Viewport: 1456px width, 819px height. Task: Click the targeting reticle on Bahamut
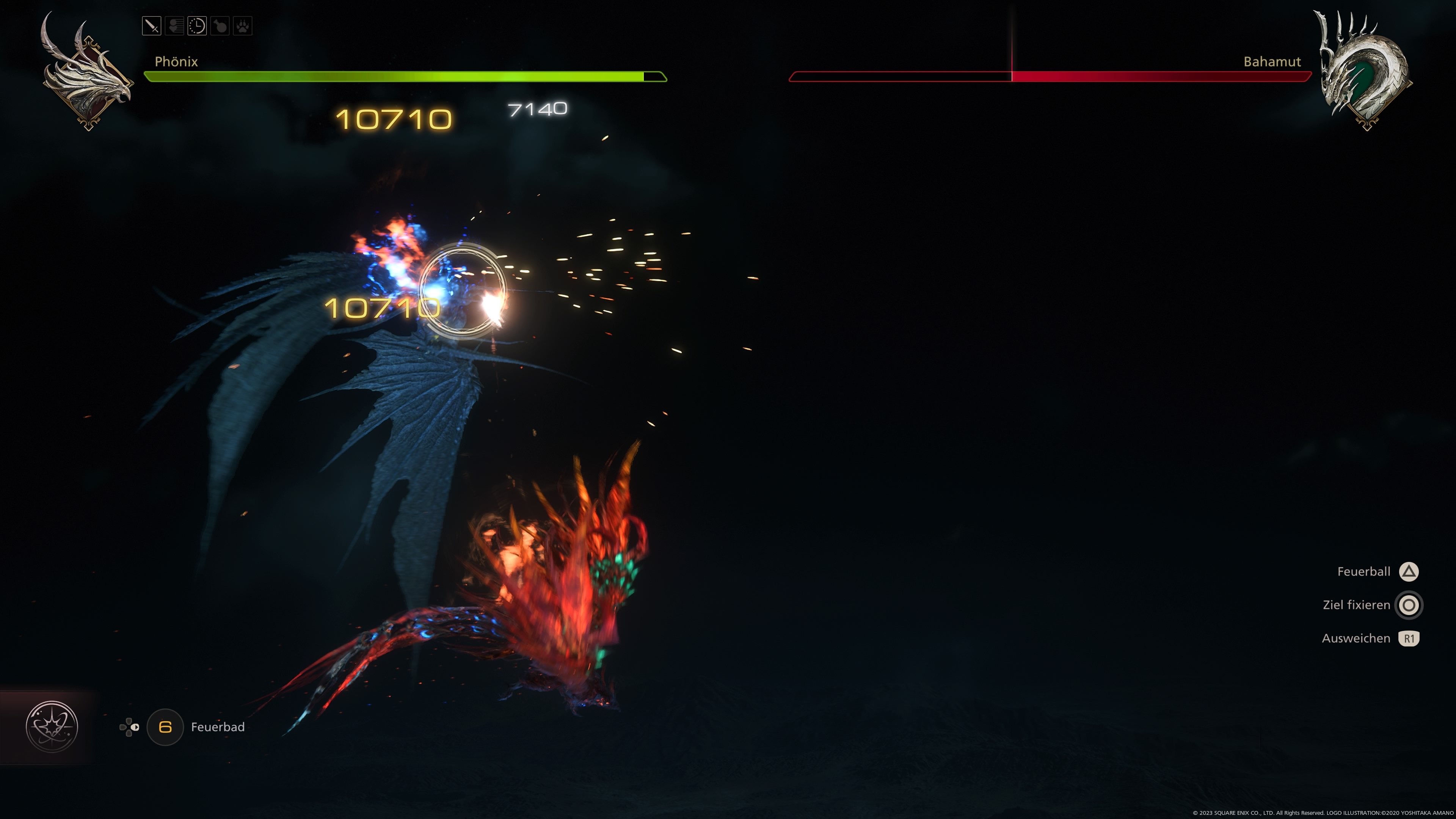point(461,289)
